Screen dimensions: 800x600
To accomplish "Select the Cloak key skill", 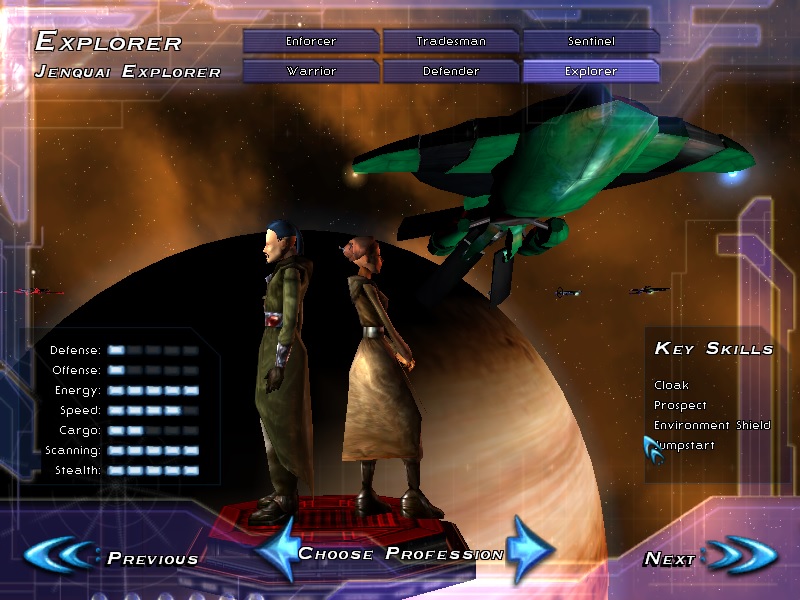I will 671,385.
